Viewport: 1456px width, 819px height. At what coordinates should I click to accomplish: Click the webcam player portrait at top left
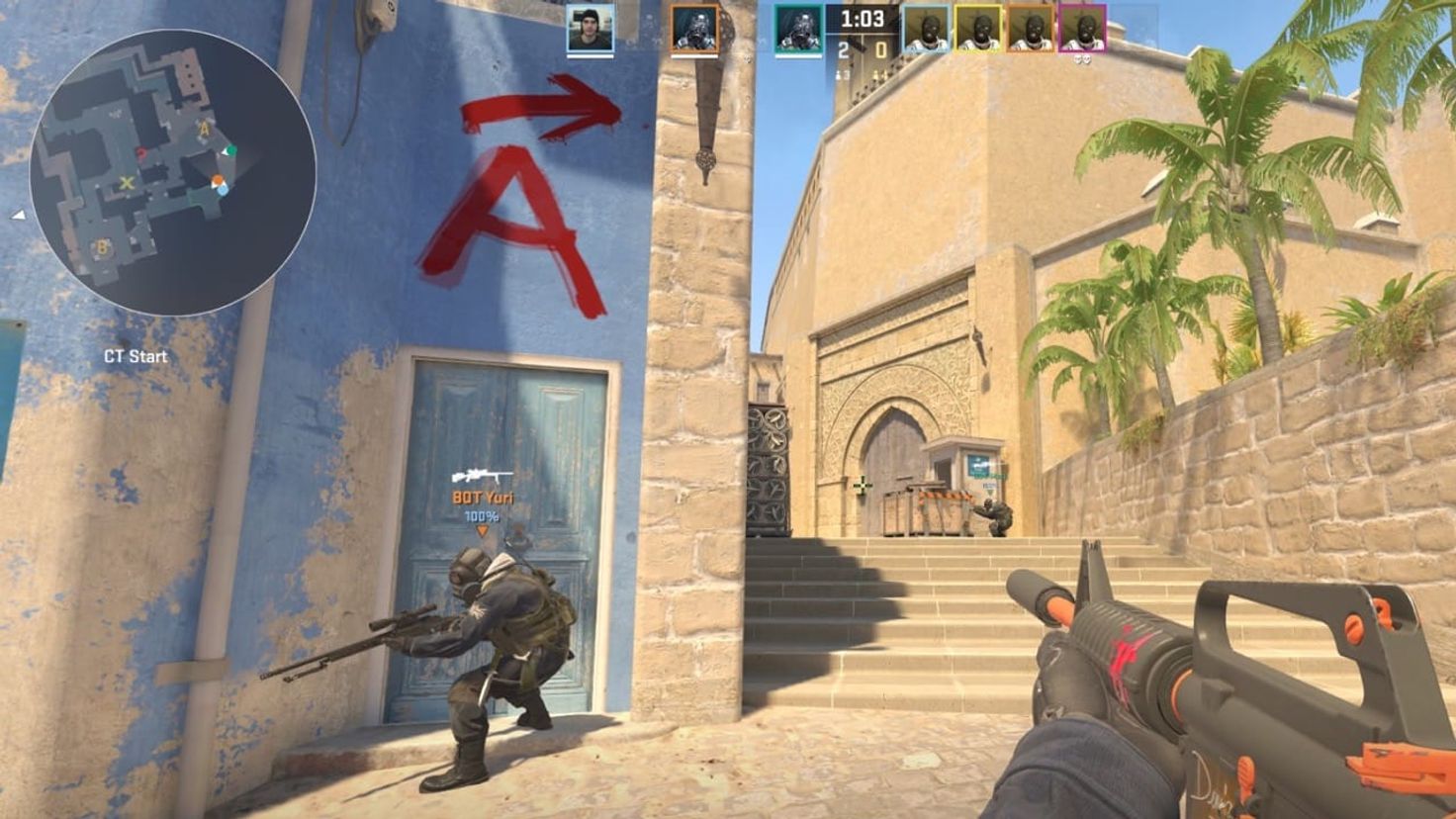tap(591, 28)
